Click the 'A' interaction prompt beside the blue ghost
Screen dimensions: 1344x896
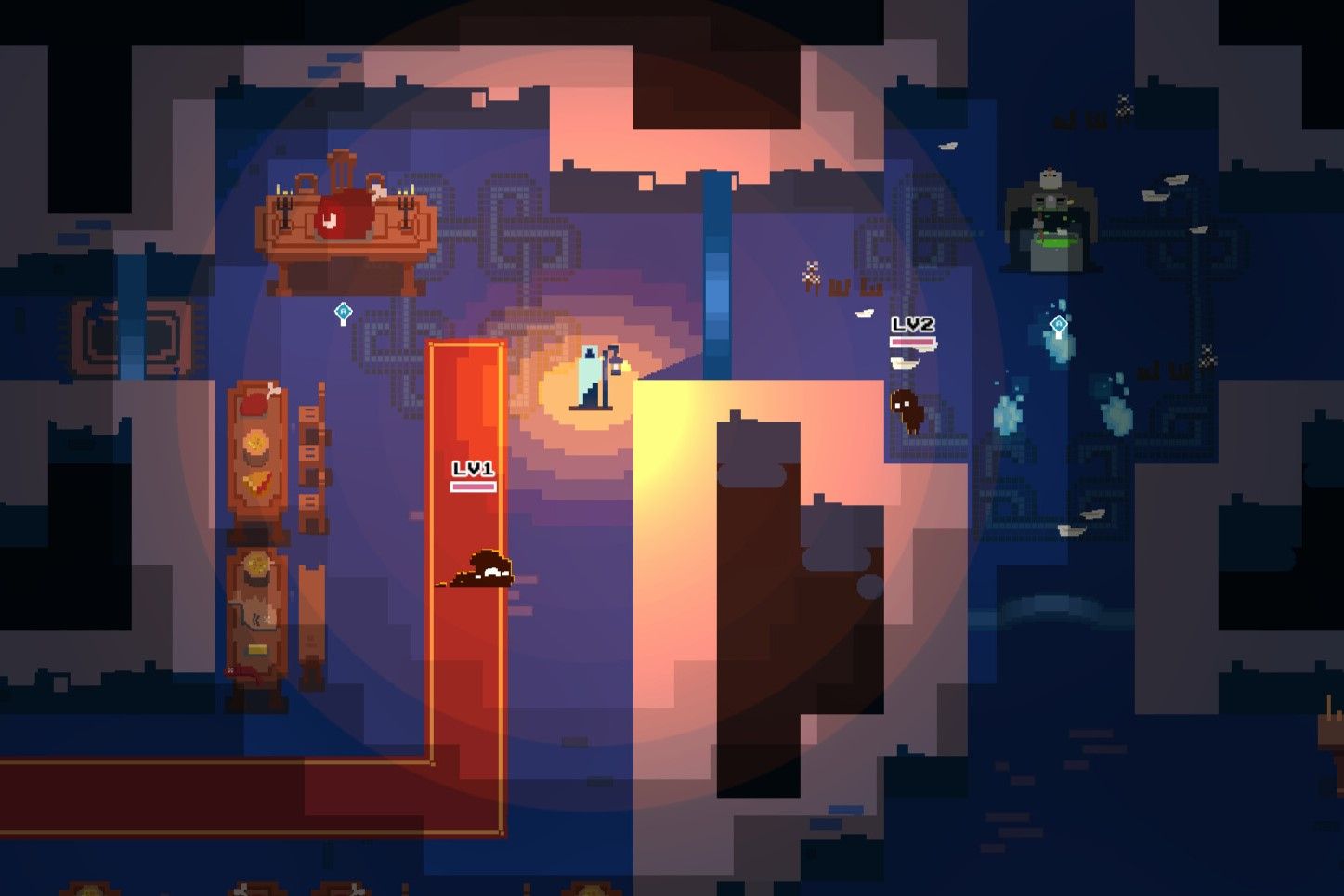[x=1059, y=324]
